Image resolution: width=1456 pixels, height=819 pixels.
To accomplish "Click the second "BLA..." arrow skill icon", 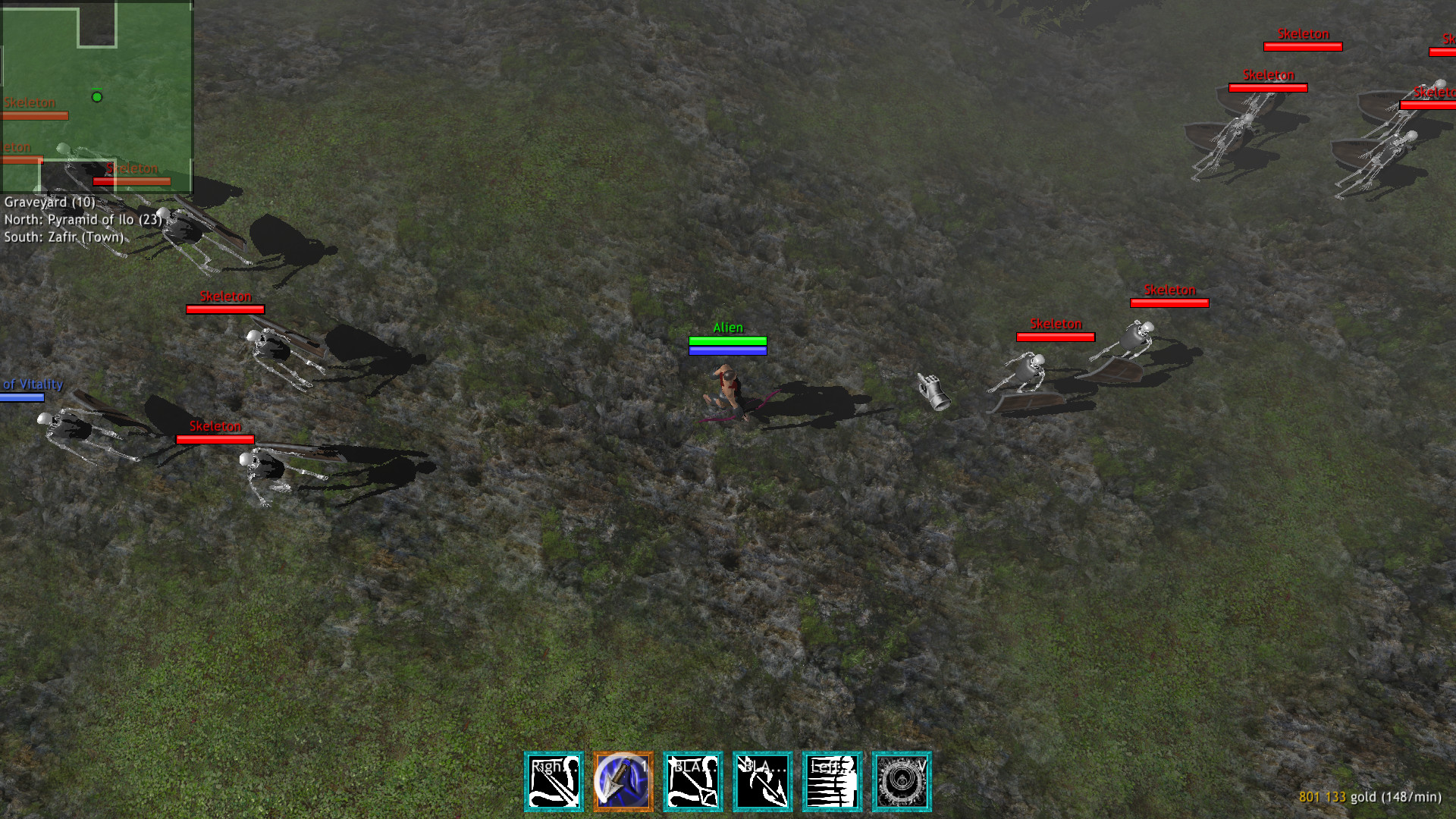I will click(x=762, y=781).
